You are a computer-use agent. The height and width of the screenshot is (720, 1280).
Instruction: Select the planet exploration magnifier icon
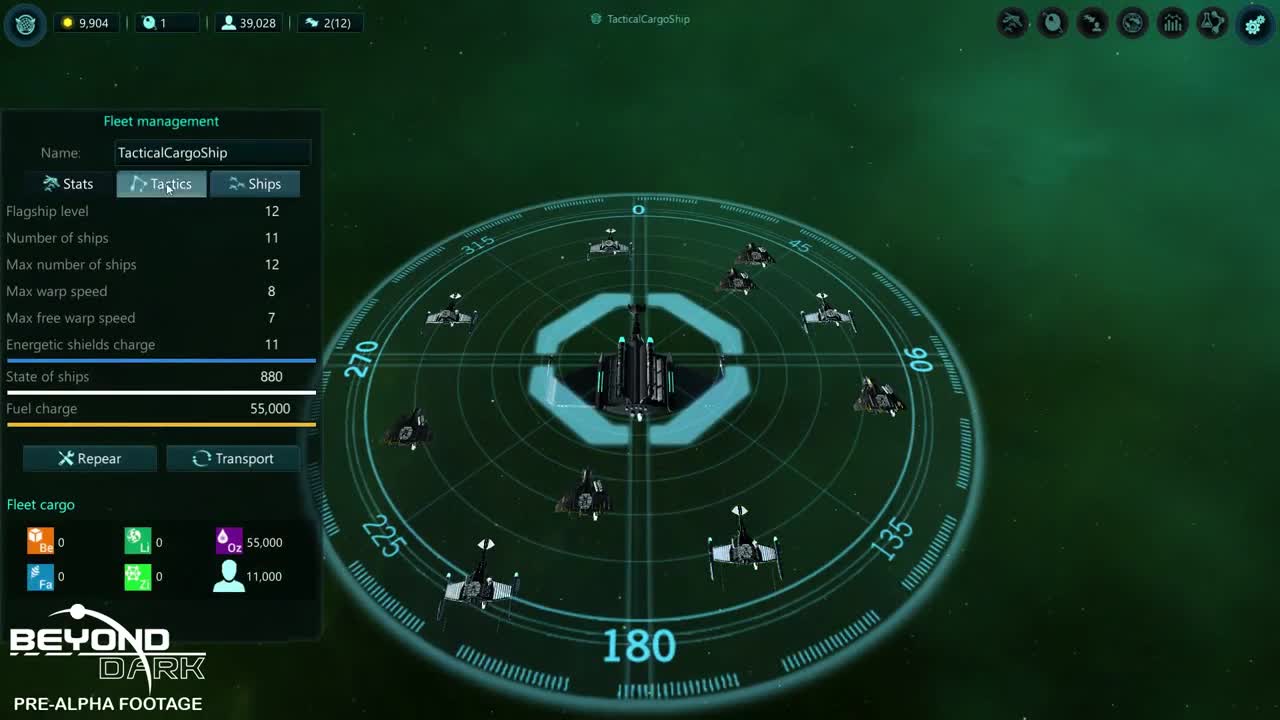[1052, 23]
